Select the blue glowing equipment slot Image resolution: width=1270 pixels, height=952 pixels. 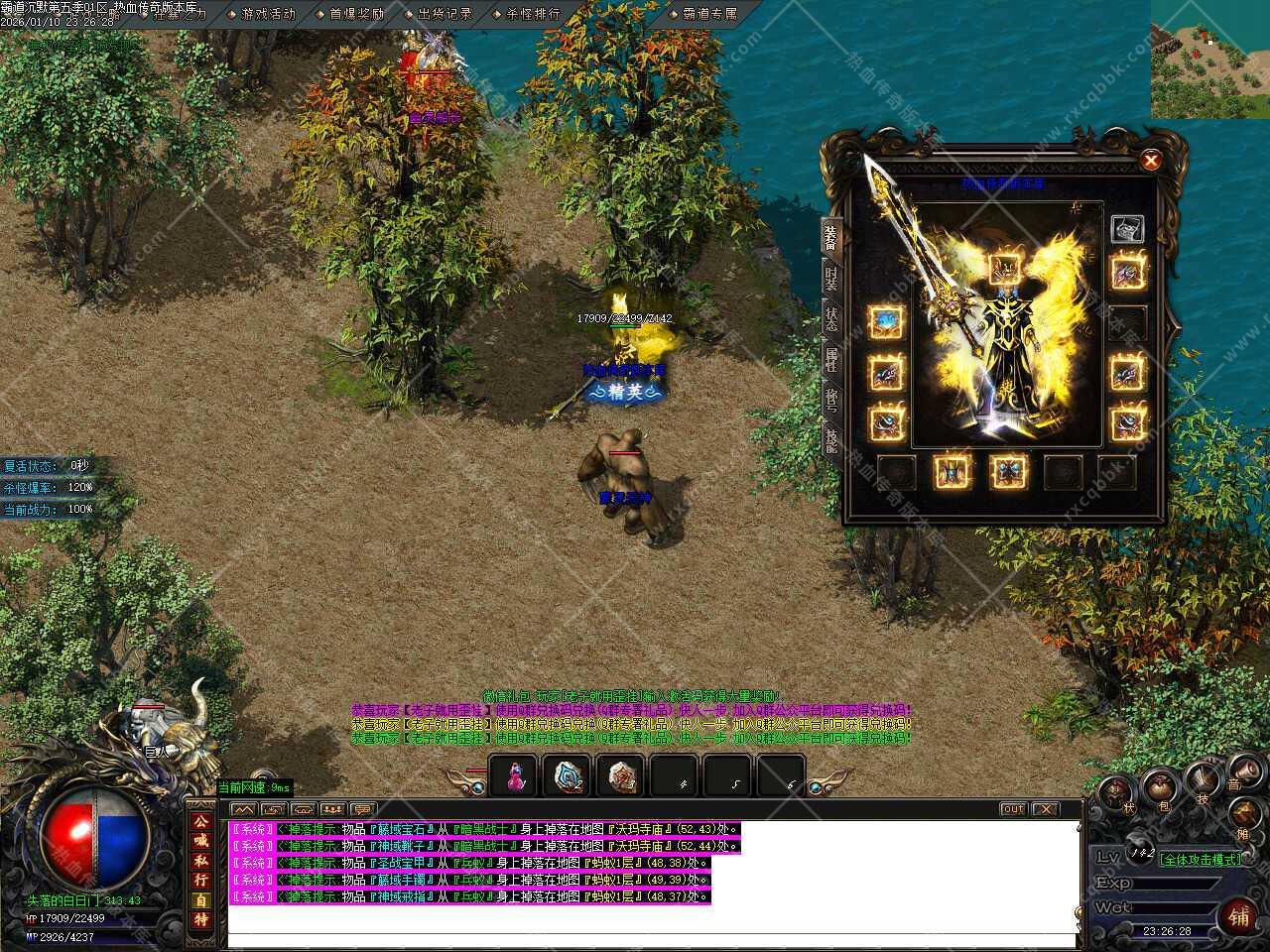coord(886,321)
